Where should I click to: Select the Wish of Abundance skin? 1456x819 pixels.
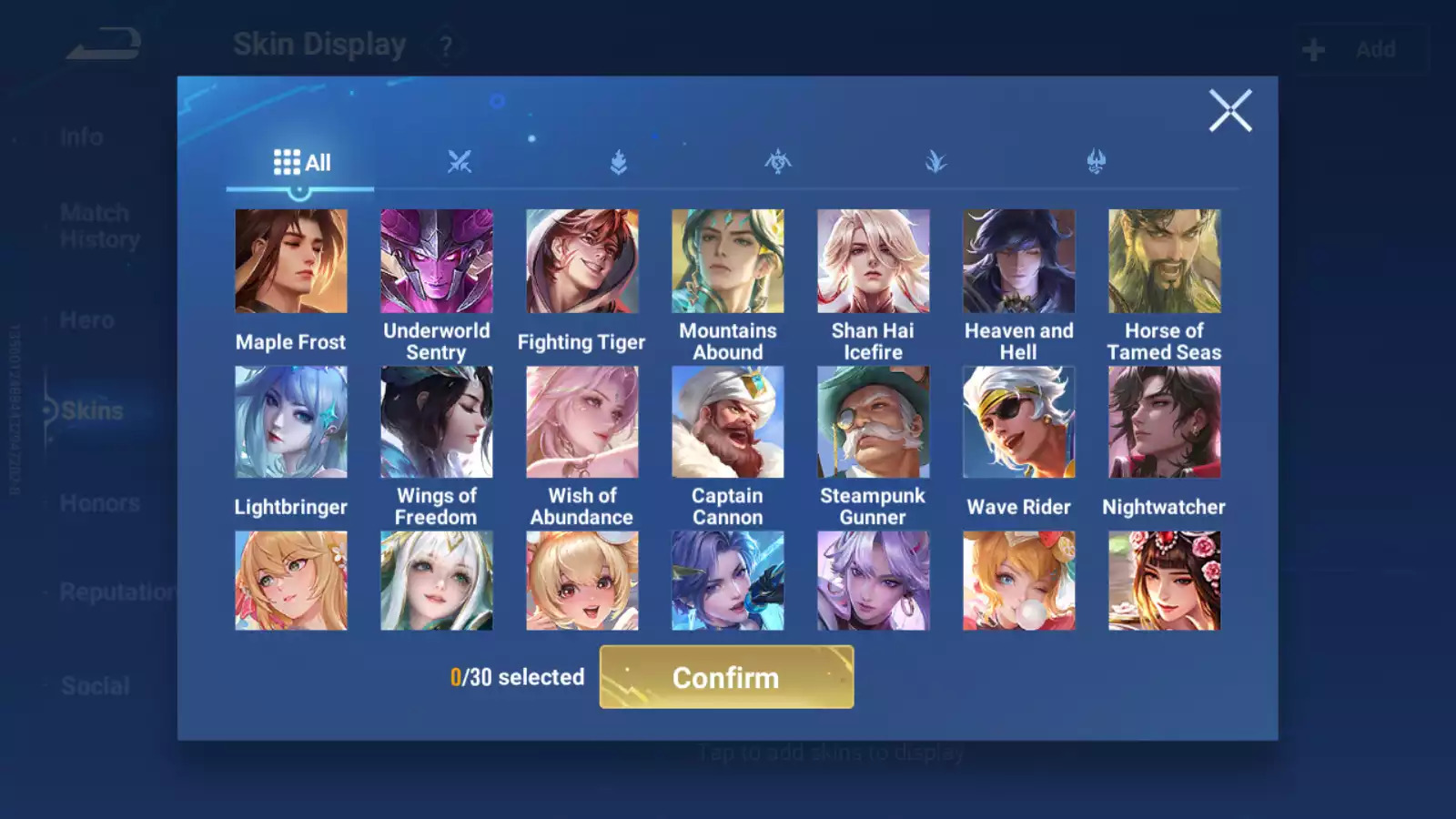coord(582,422)
